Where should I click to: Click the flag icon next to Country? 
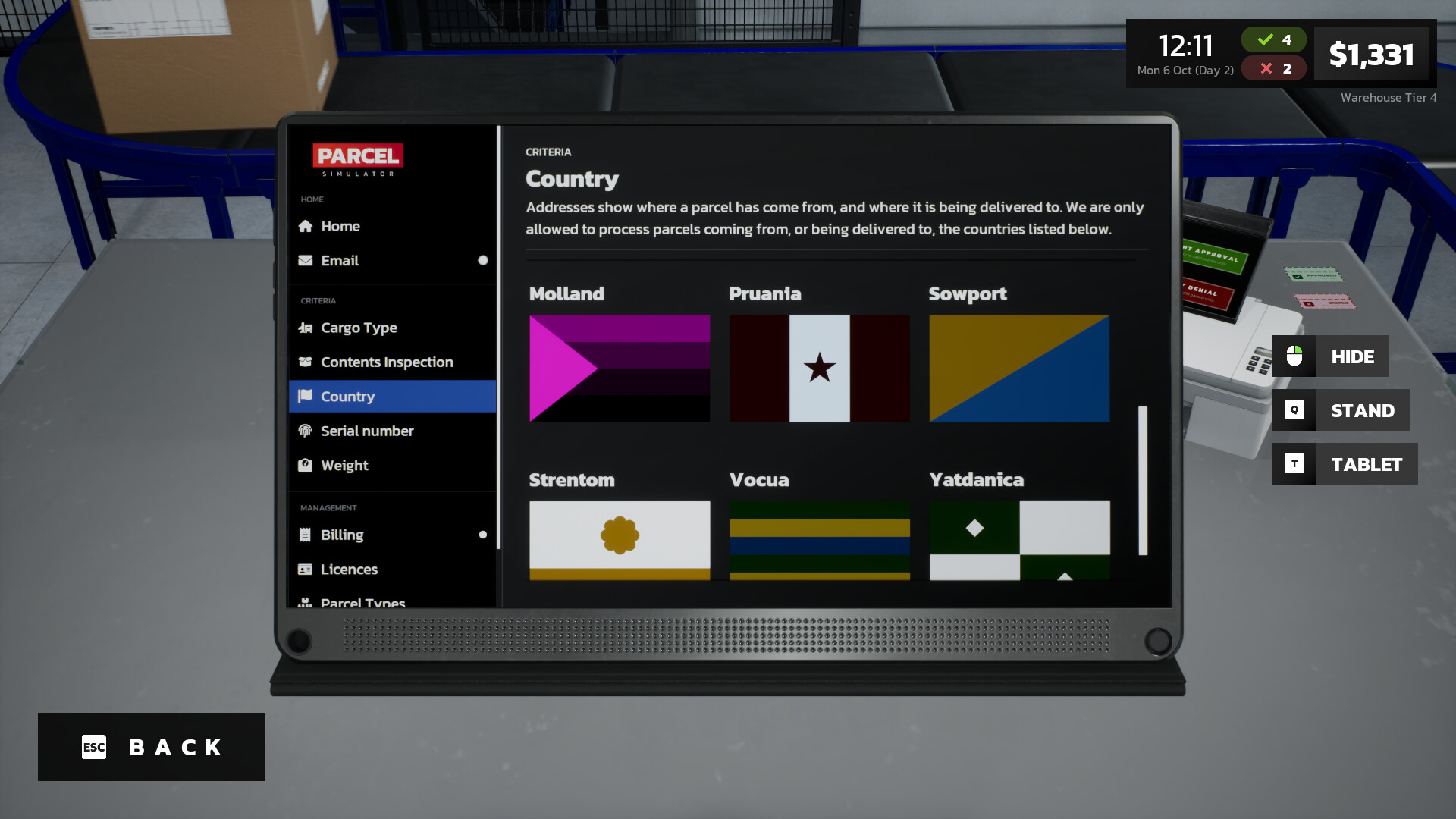pyautogui.click(x=306, y=396)
